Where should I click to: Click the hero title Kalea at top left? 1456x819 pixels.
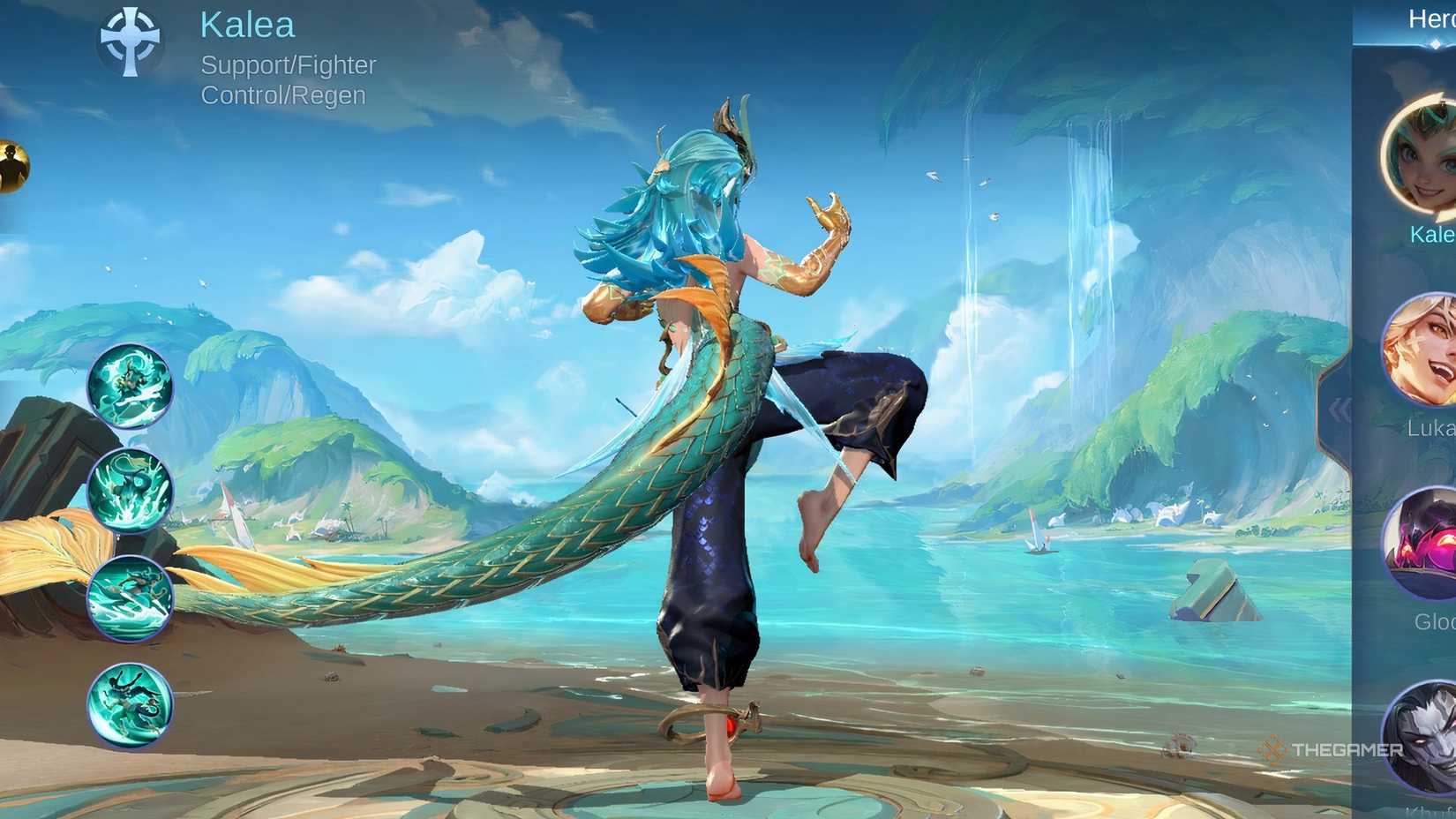tap(248, 25)
